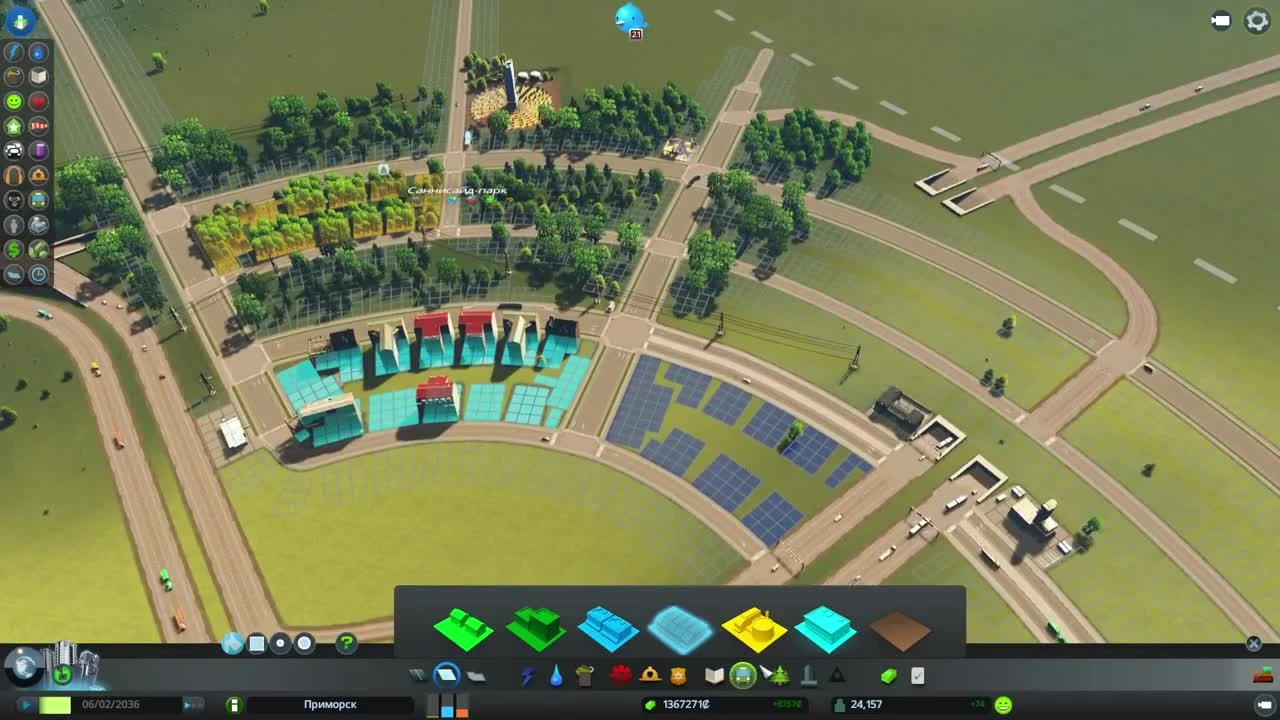Pause the game simulation
This screenshot has height=720, width=1280.
(27, 704)
